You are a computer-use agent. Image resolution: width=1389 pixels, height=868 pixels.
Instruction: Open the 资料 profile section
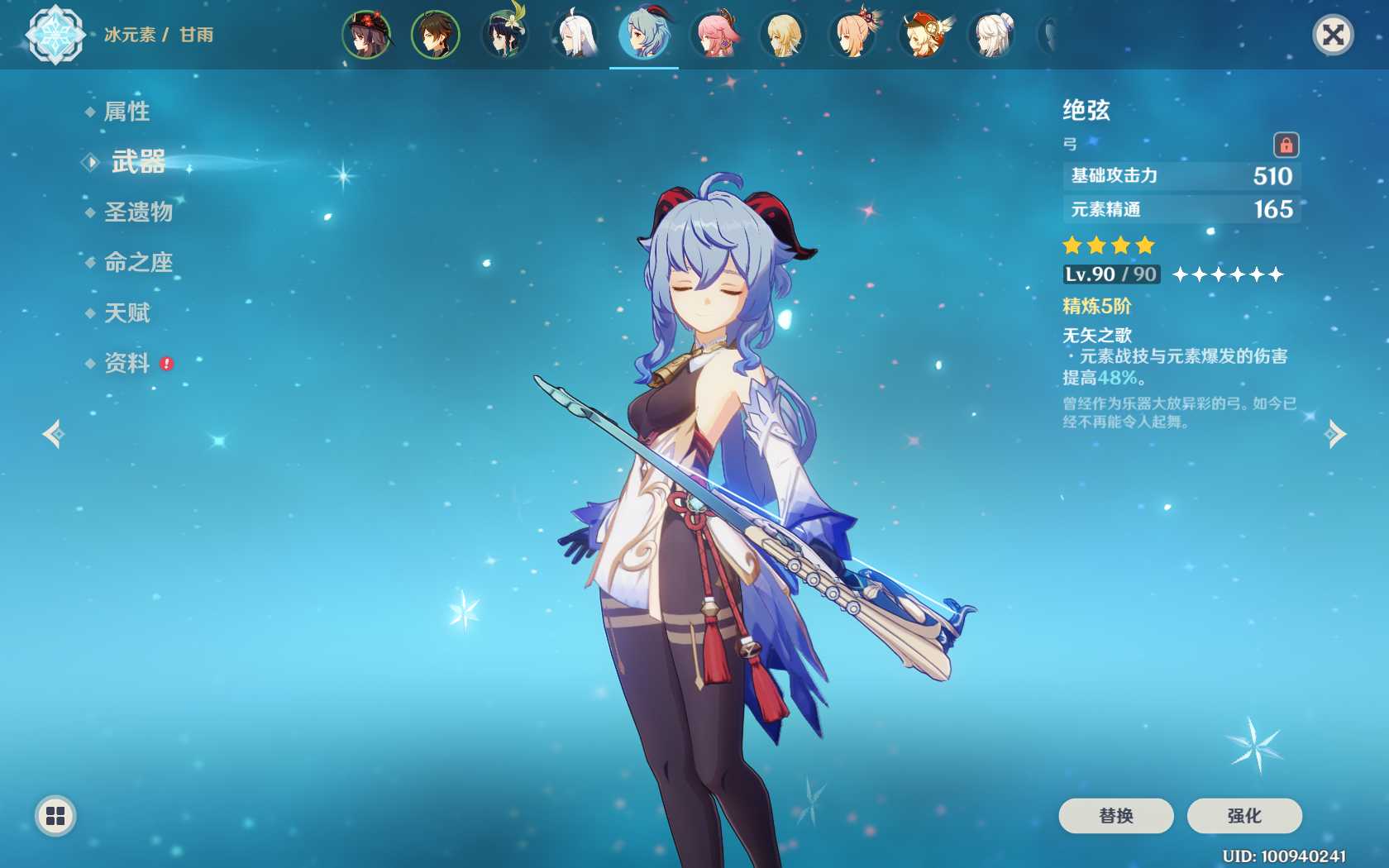[126, 363]
